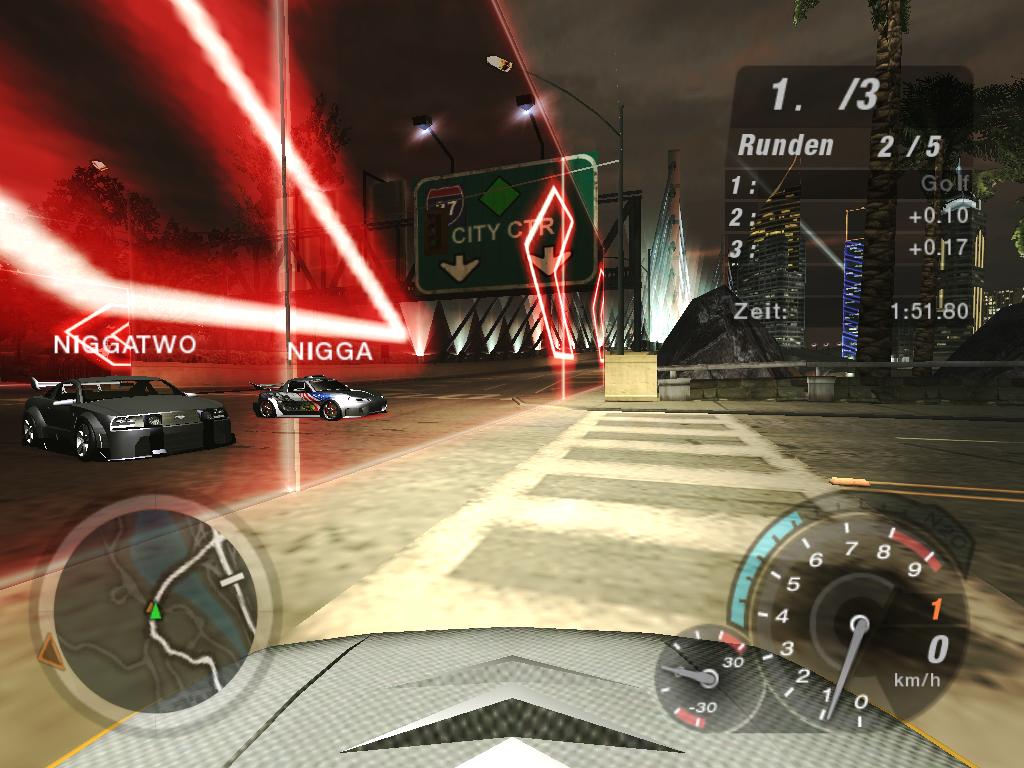Select the green player arrow on the minimap
The image size is (1024, 768).
[x=155, y=611]
